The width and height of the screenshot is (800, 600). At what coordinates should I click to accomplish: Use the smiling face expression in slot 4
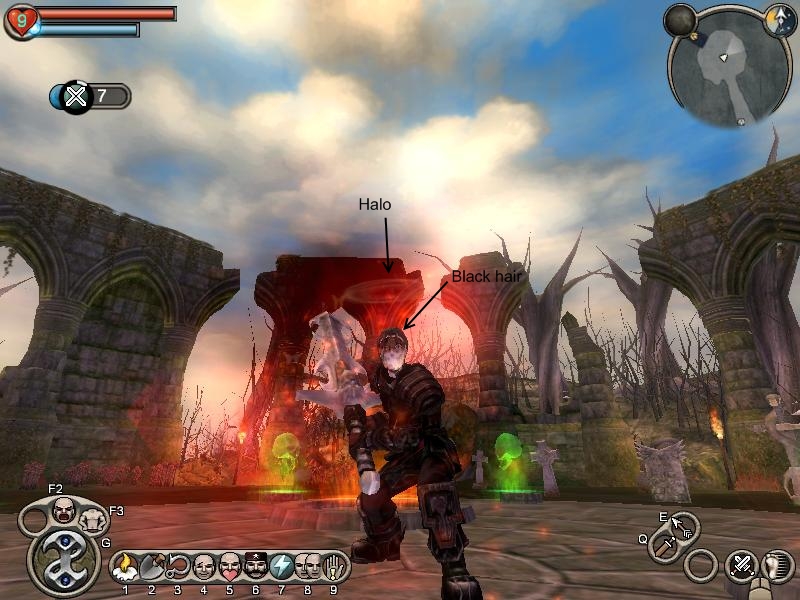204,568
